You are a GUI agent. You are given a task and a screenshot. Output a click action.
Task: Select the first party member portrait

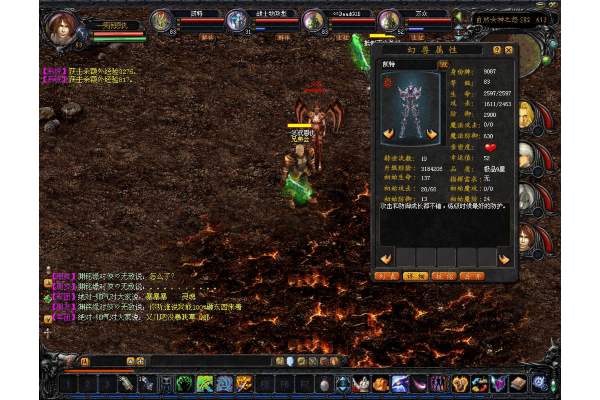pos(160,19)
